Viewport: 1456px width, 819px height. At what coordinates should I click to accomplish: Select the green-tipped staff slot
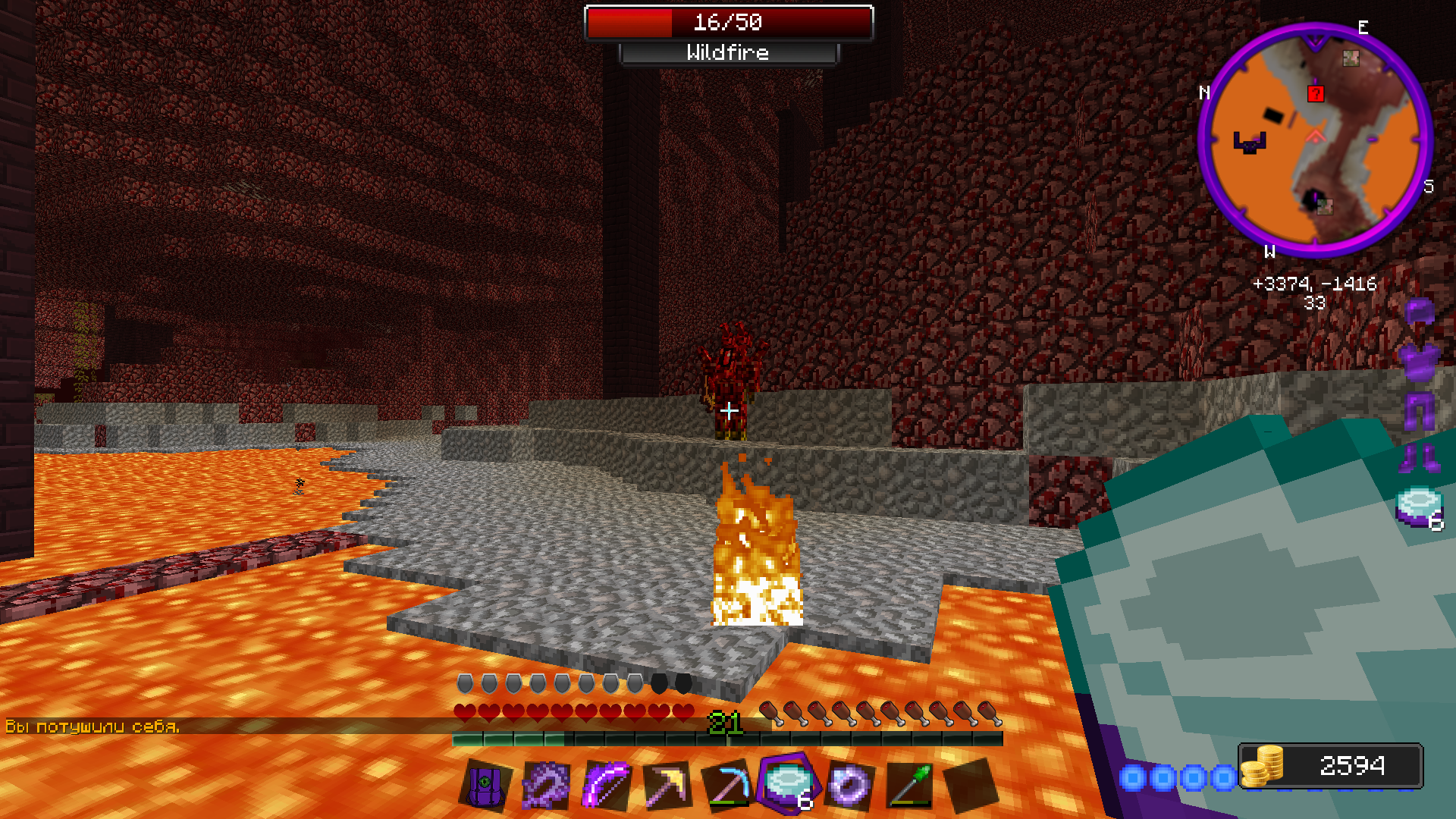909,786
